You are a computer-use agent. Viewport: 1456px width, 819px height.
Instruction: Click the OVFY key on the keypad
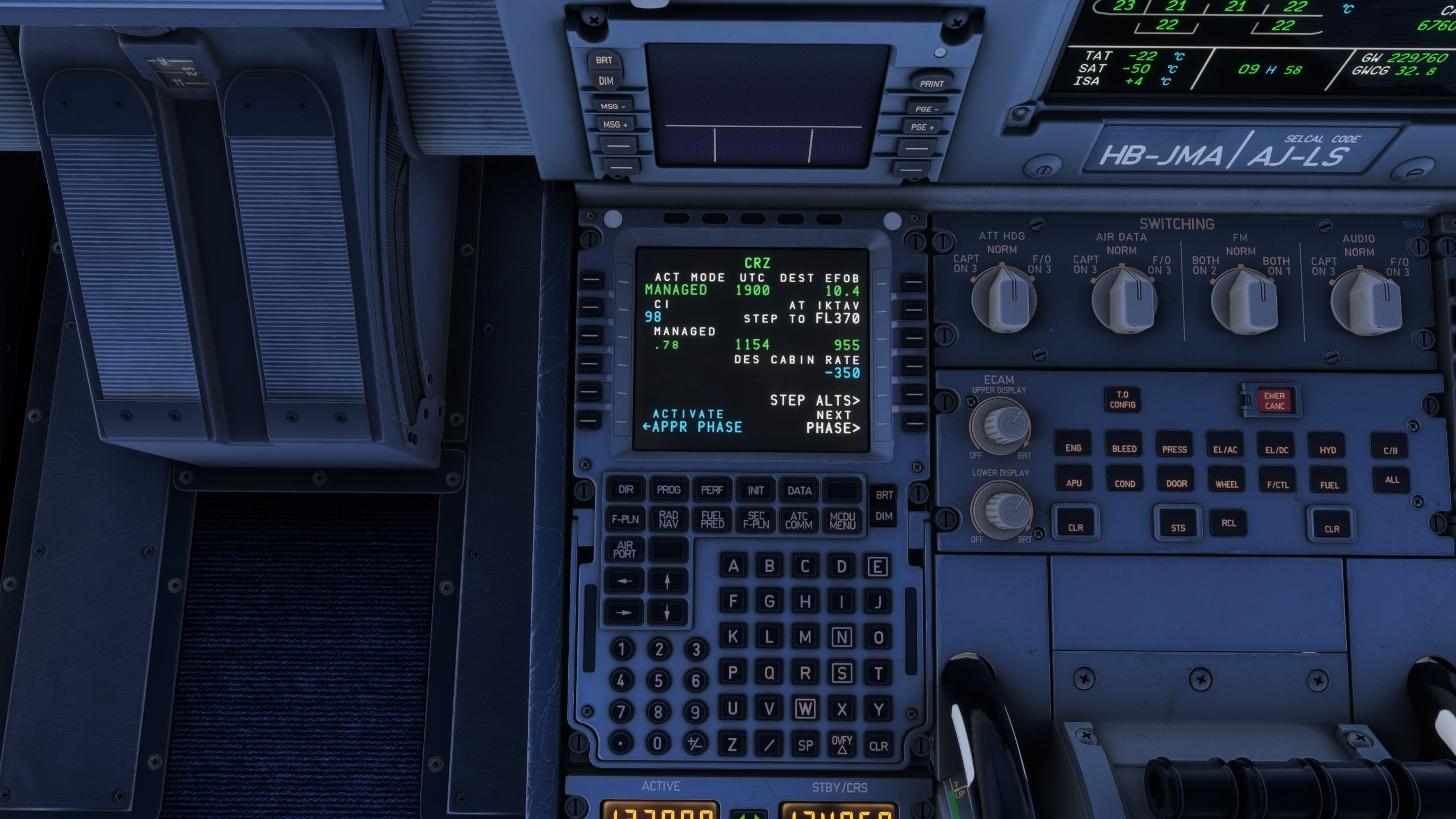click(842, 744)
